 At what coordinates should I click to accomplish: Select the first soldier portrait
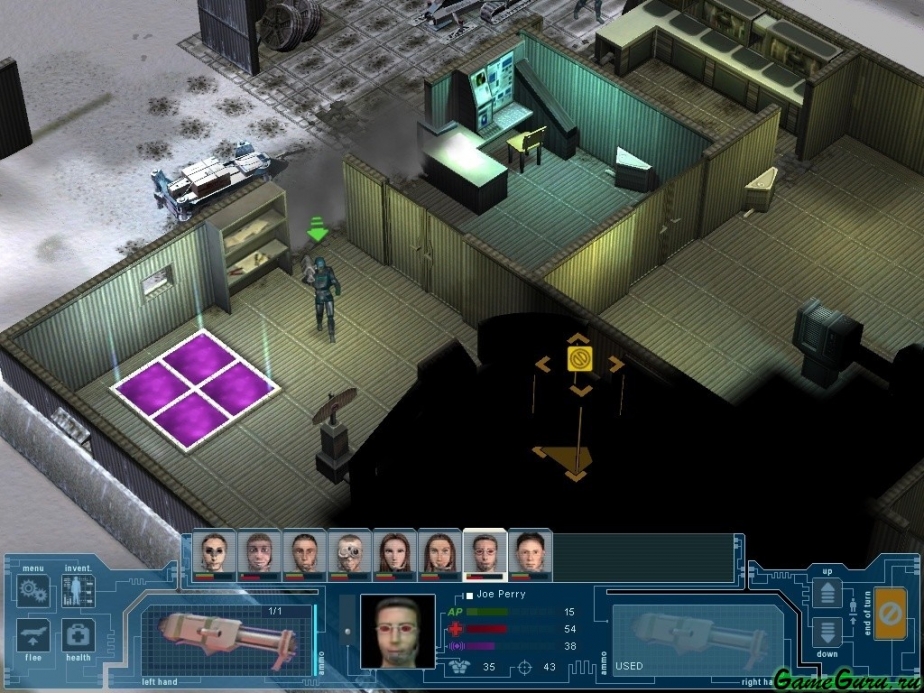216,552
